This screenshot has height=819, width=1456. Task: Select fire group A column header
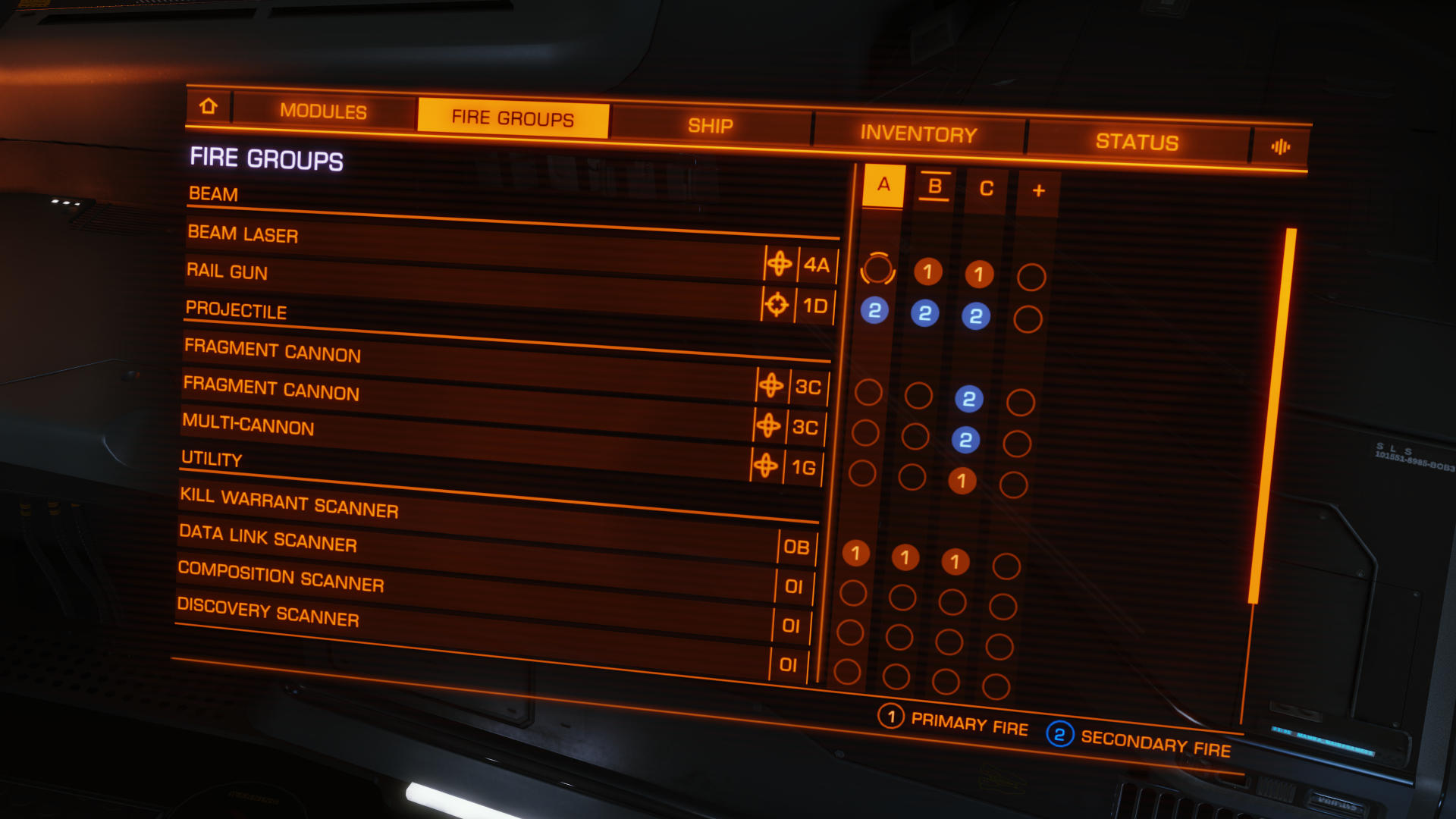(x=883, y=184)
